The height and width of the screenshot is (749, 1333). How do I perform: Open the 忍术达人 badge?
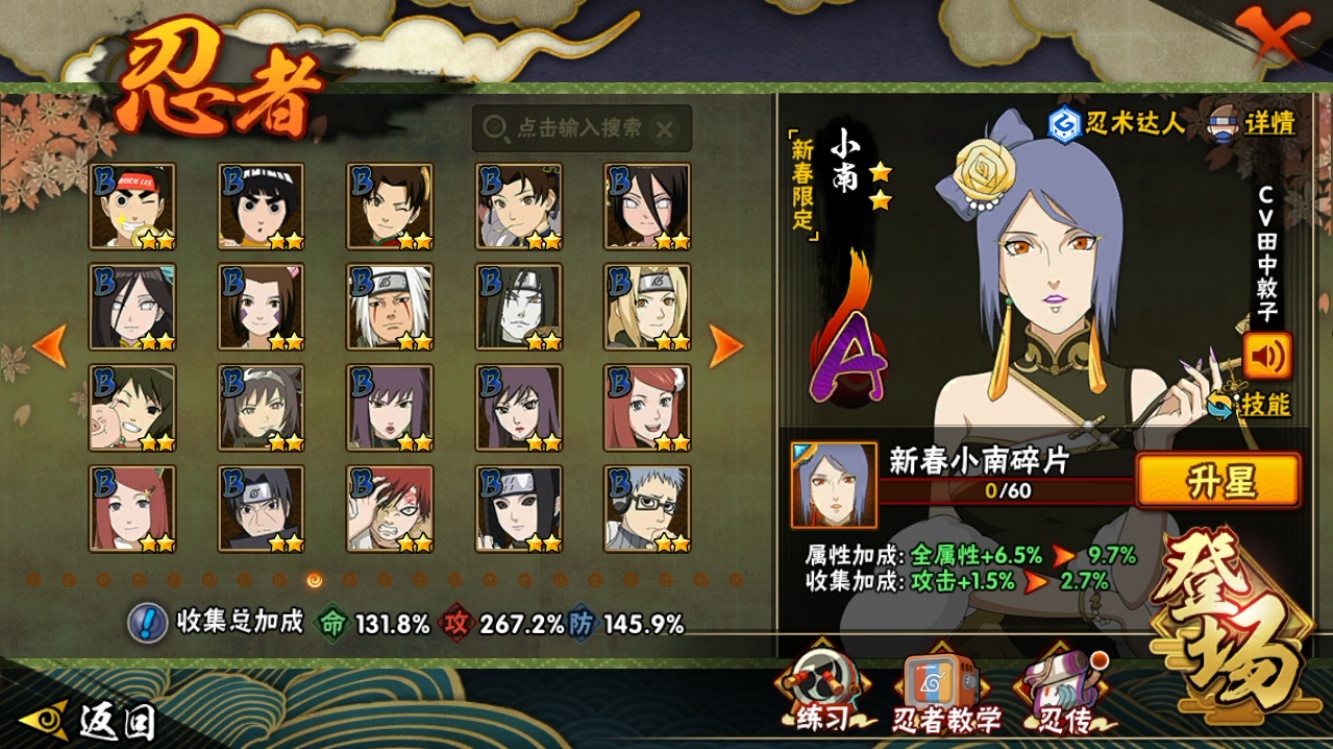coord(1116,123)
